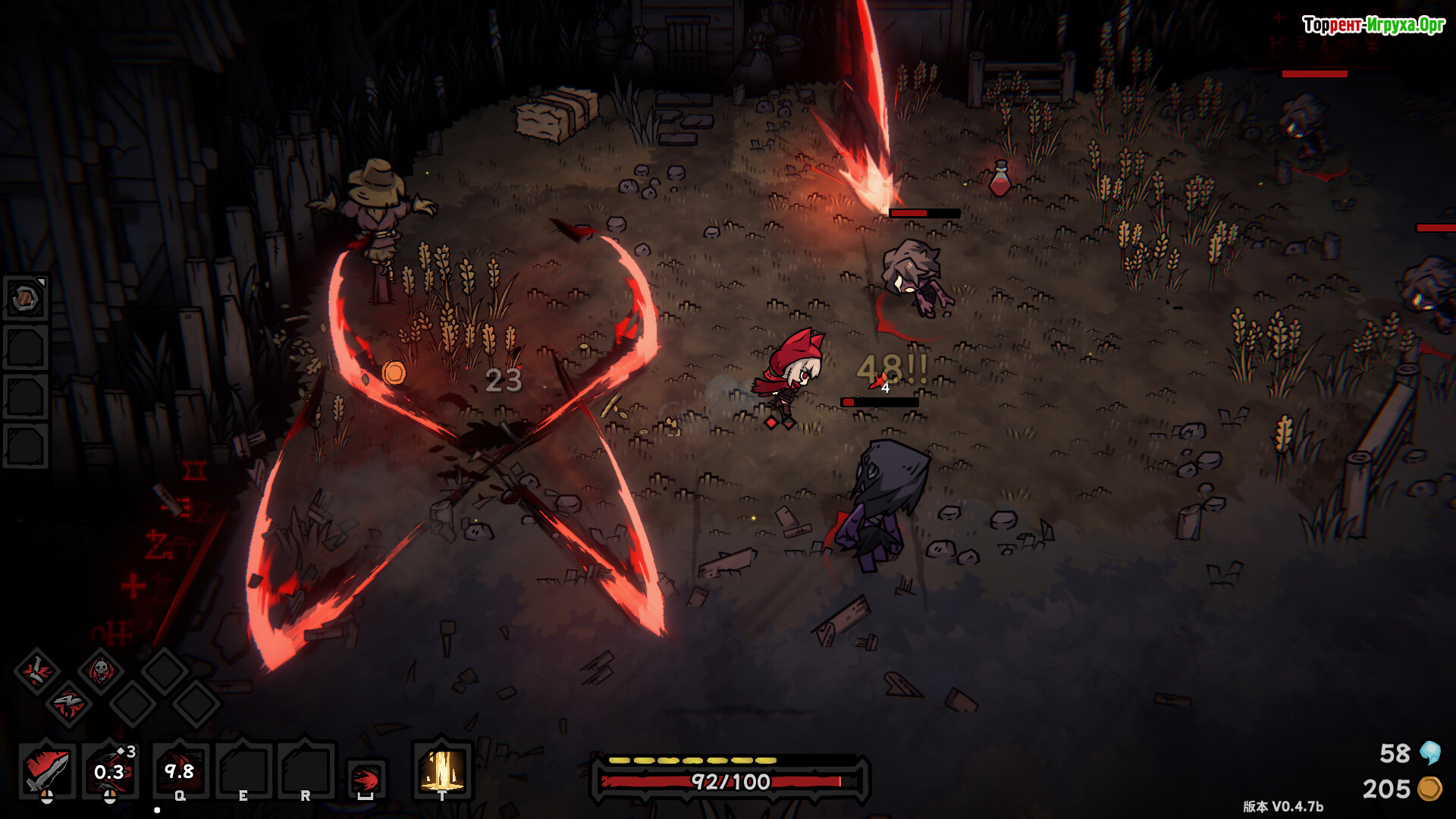Inspect the red skull passive icon
This screenshot has width=1456, height=819.
pos(100,671)
